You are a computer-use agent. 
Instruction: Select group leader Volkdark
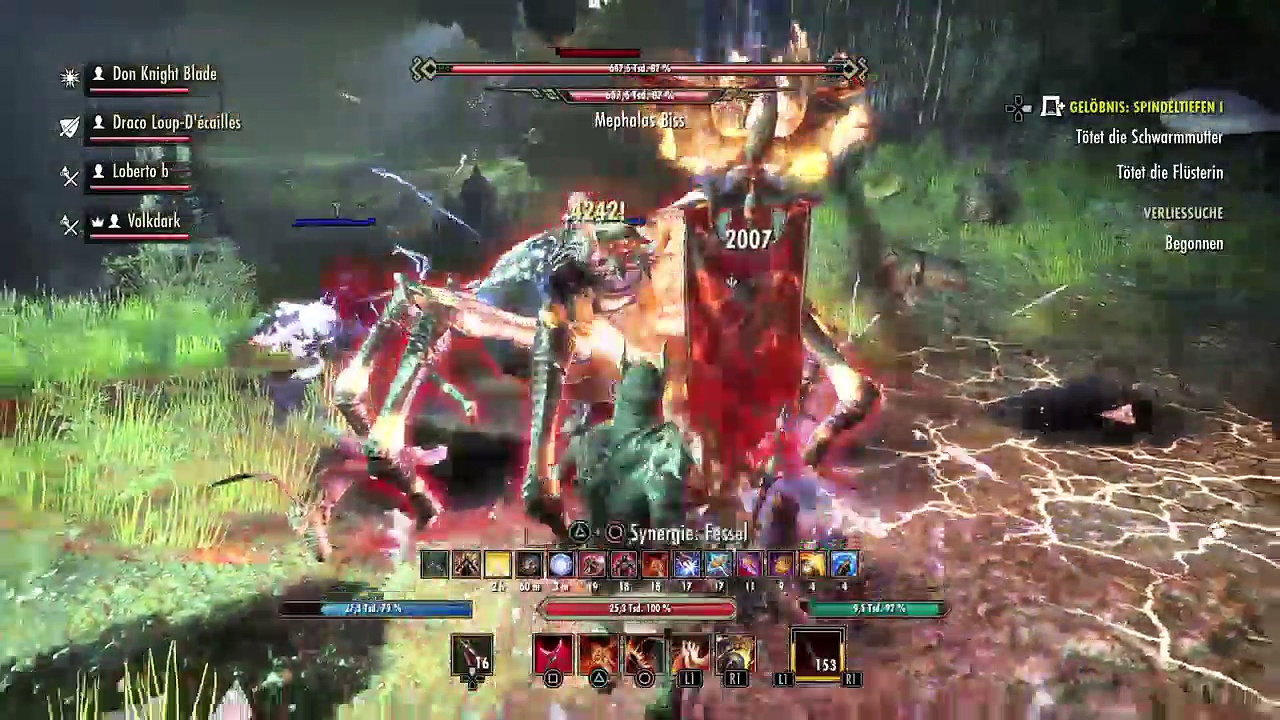pos(153,221)
